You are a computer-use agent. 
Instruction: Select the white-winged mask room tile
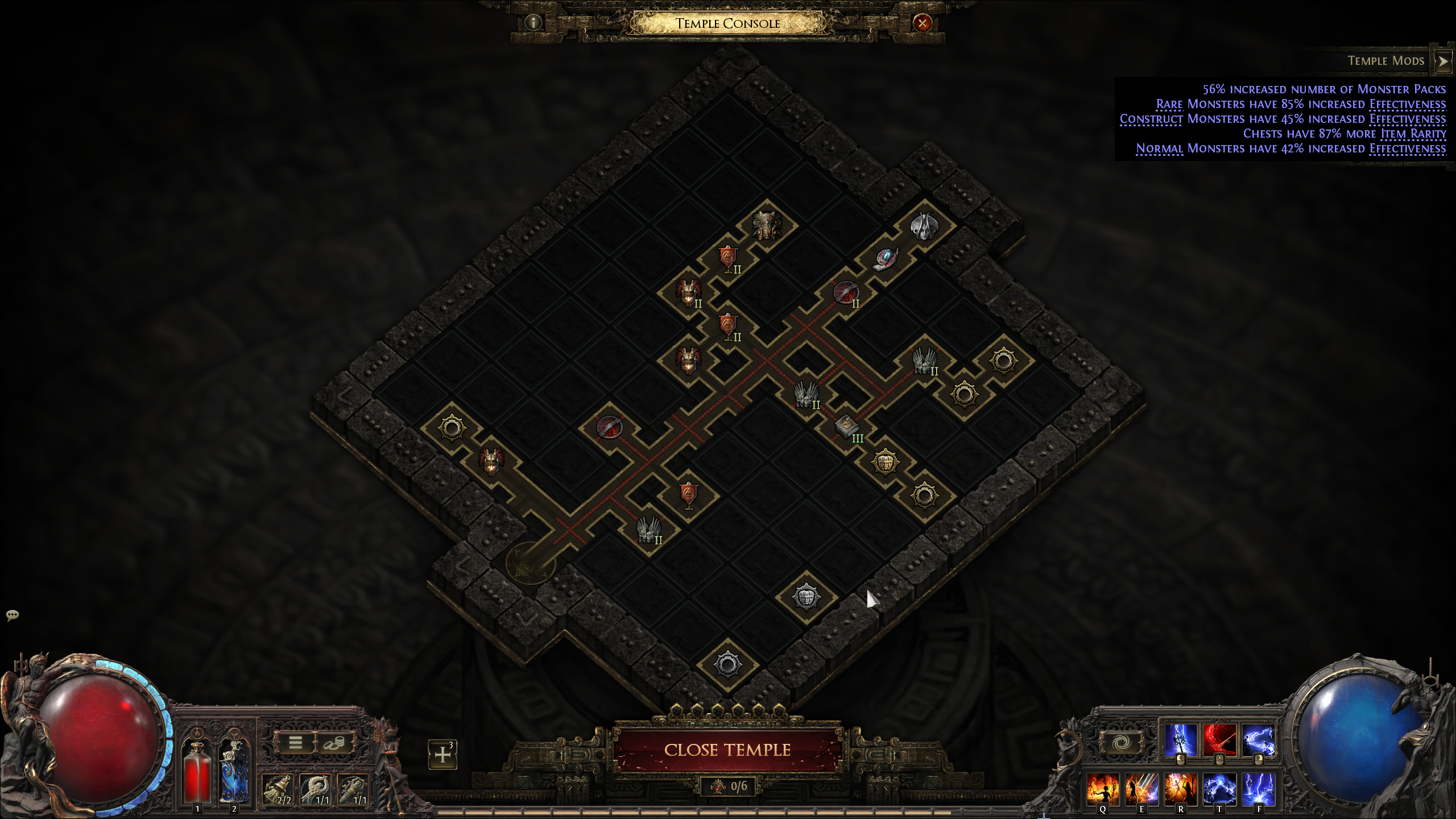coord(924,226)
